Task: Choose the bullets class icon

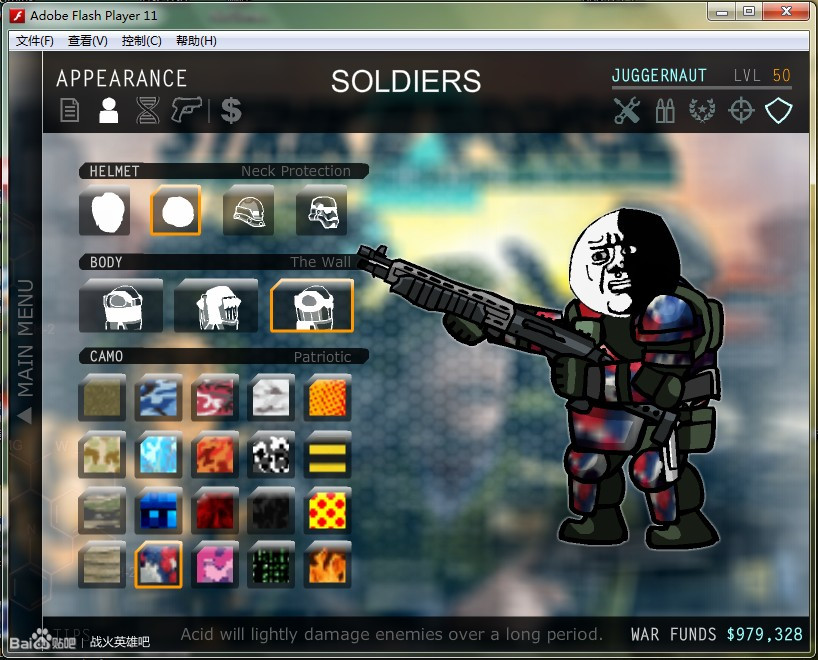Action: point(665,111)
